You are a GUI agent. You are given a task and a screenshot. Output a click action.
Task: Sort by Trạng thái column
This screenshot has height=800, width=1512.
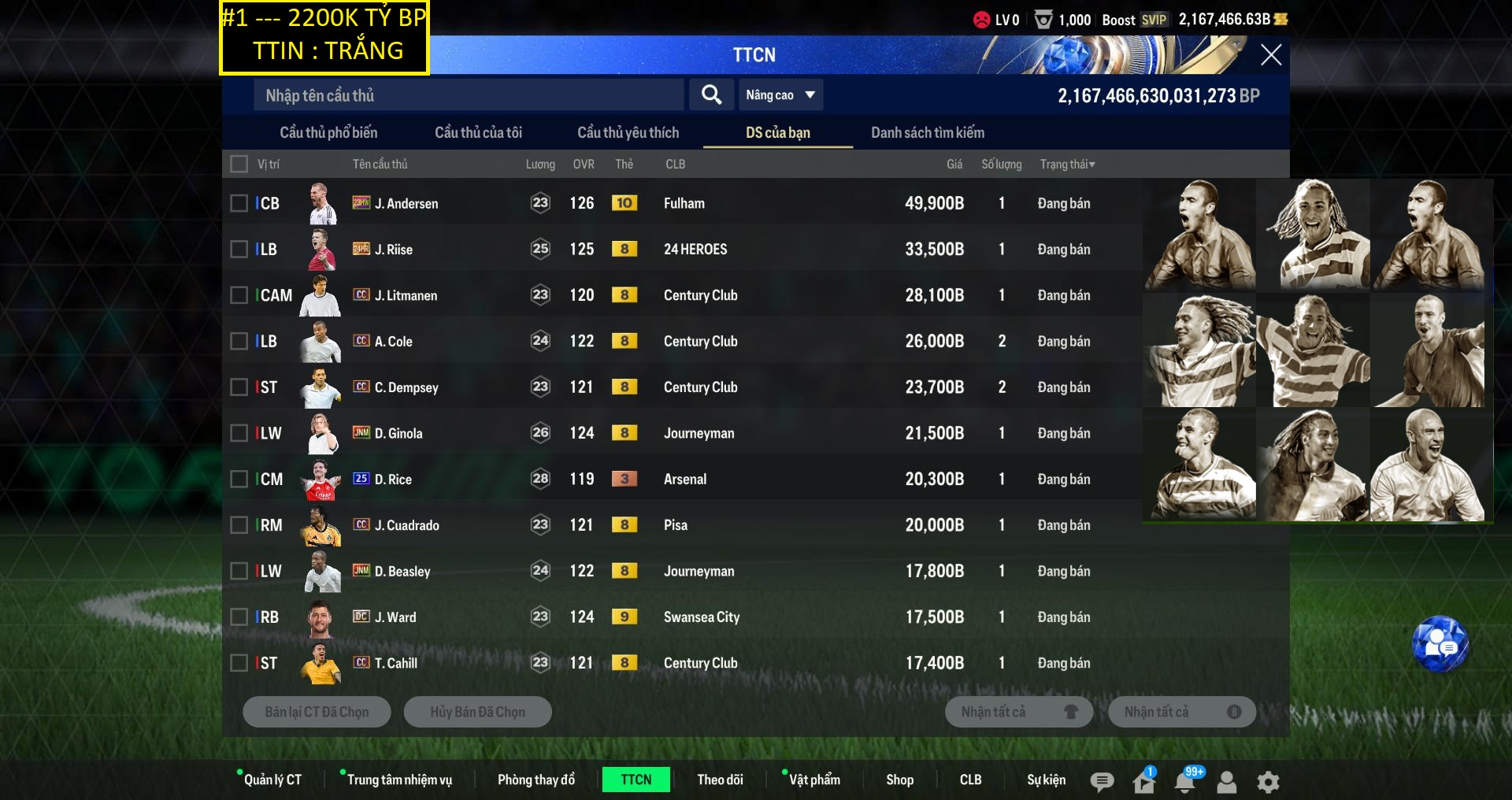pyautogui.click(x=1067, y=164)
